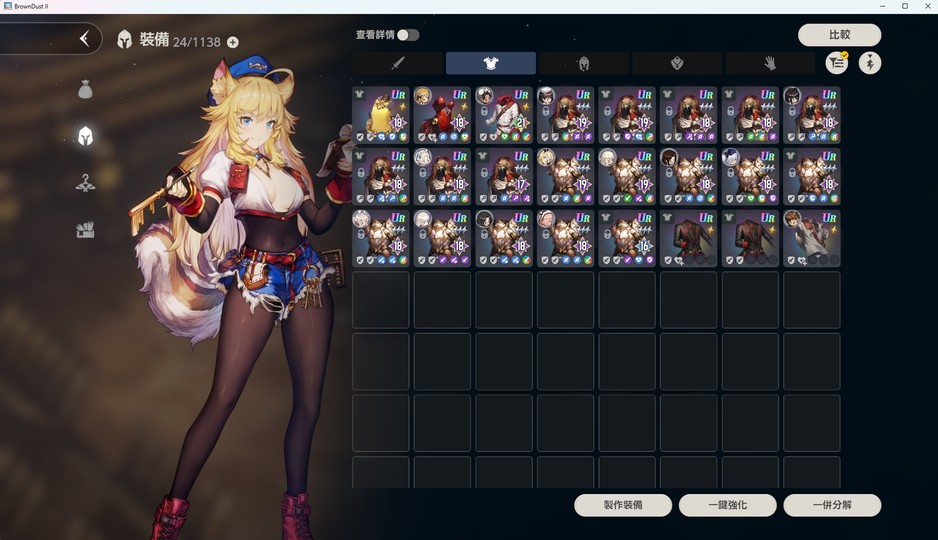This screenshot has width=938, height=540.
Task: Choose 一併分解 bulk dismantle
Action: 832,505
